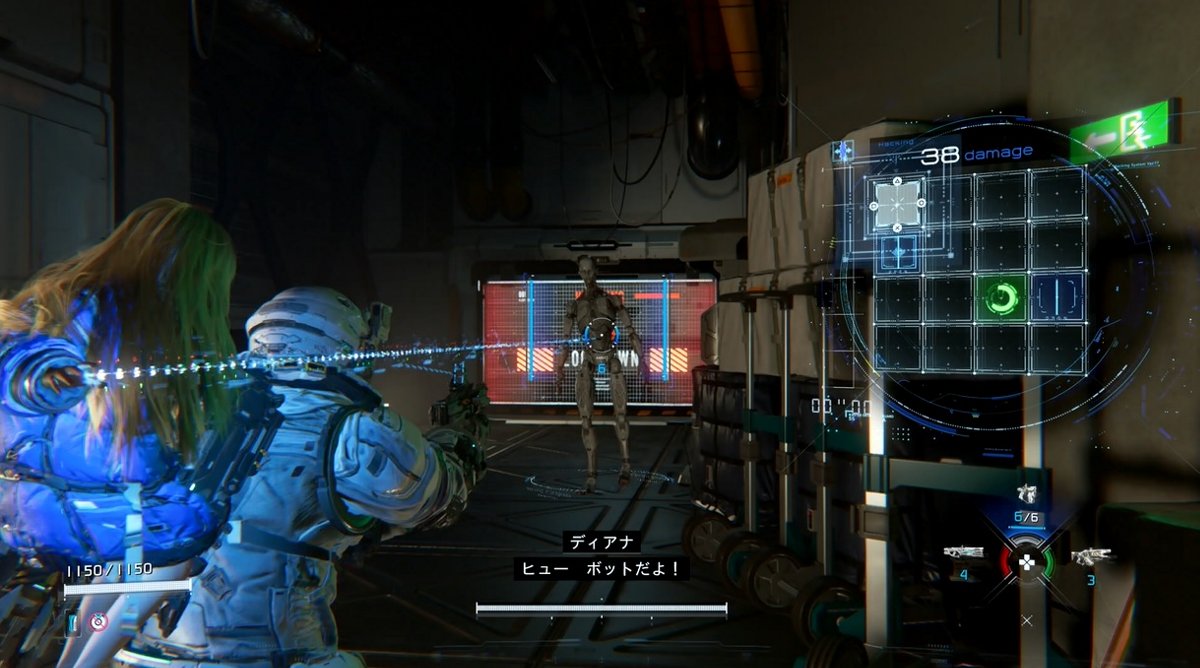Screen dimensions: 1200x668
Task: Equip the rifle with 4 rounds
Action: coord(964,553)
